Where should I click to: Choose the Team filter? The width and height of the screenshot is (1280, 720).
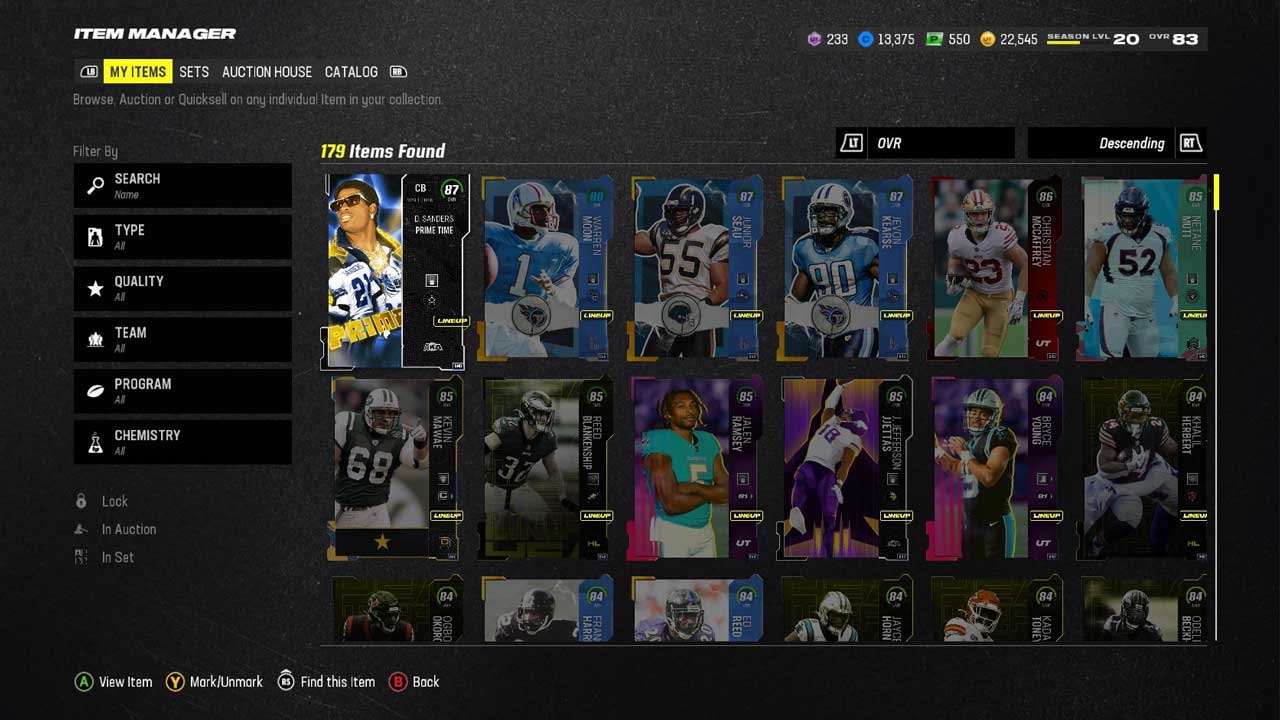[182, 339]
